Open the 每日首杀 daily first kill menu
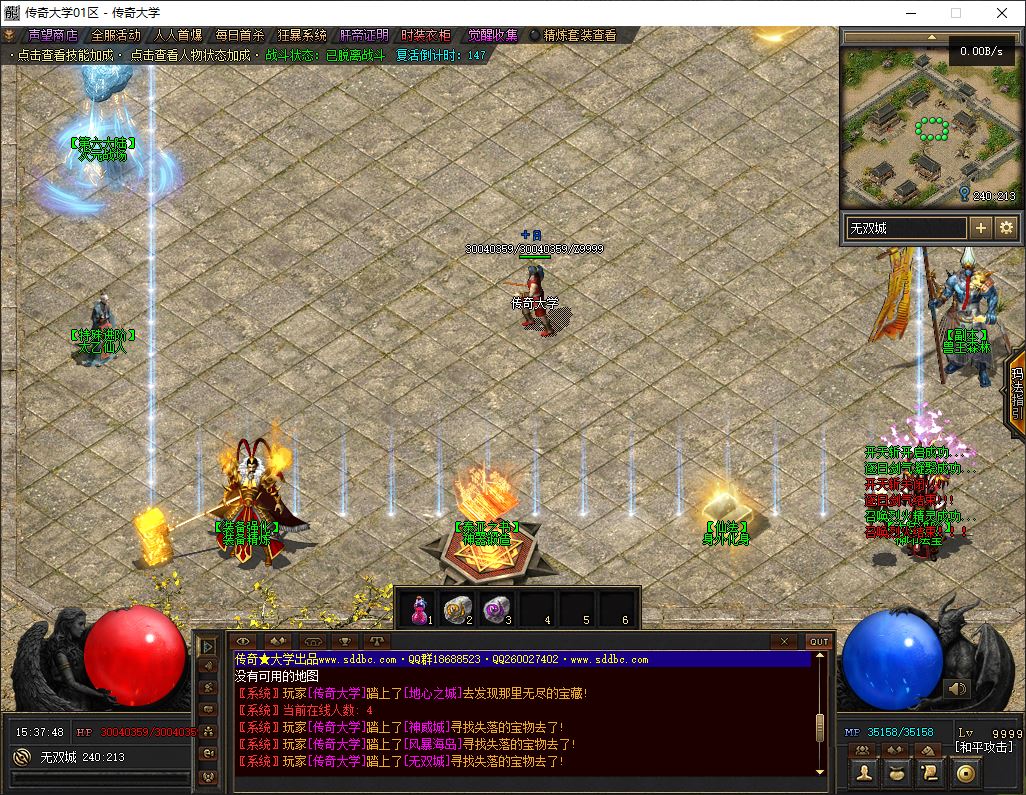Image resolution: width=1026 pixels, height=795 pixels. pyautogui.click(x=239, y=35)
